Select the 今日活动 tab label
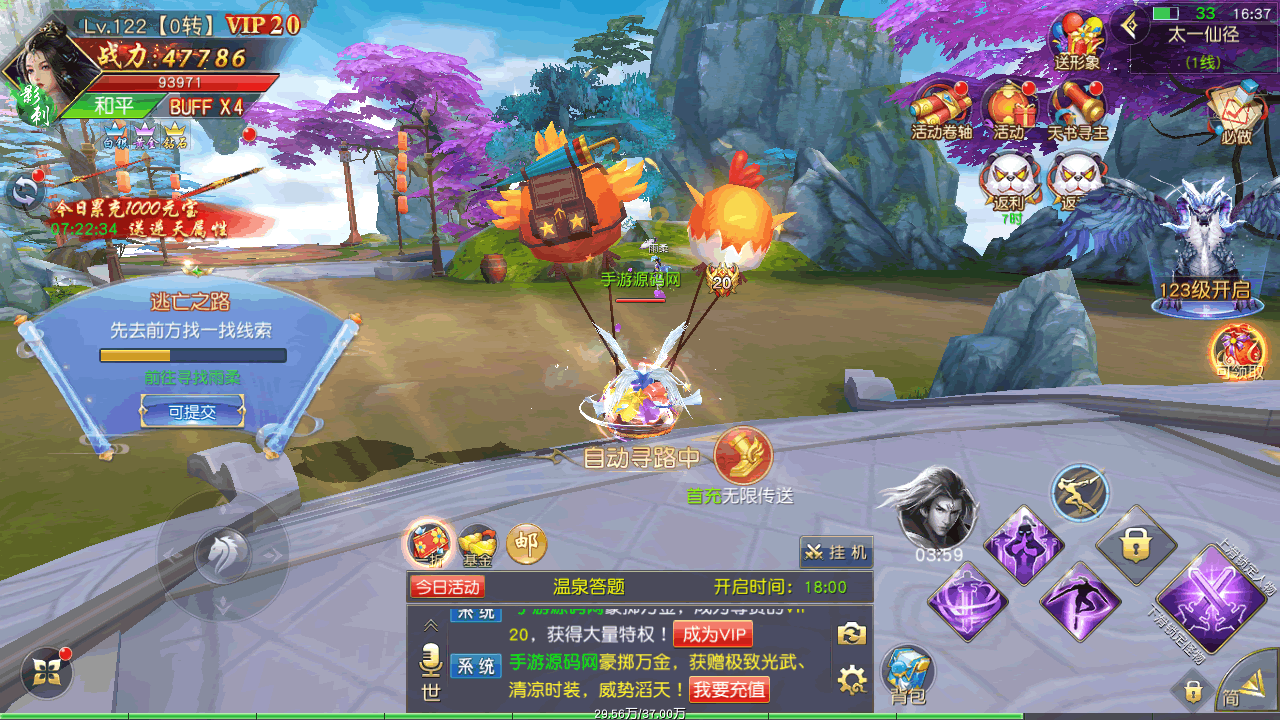The image size is (1280, 720). click(x=447, y=587)
